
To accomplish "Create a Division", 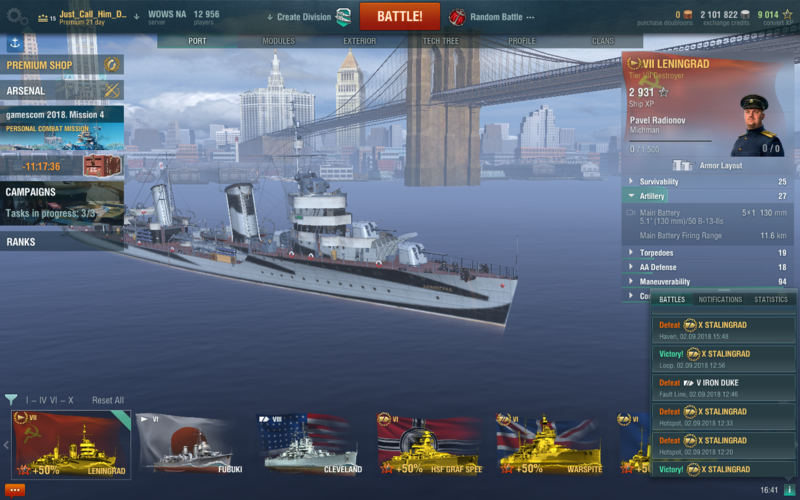I will [x=303, y=17].
